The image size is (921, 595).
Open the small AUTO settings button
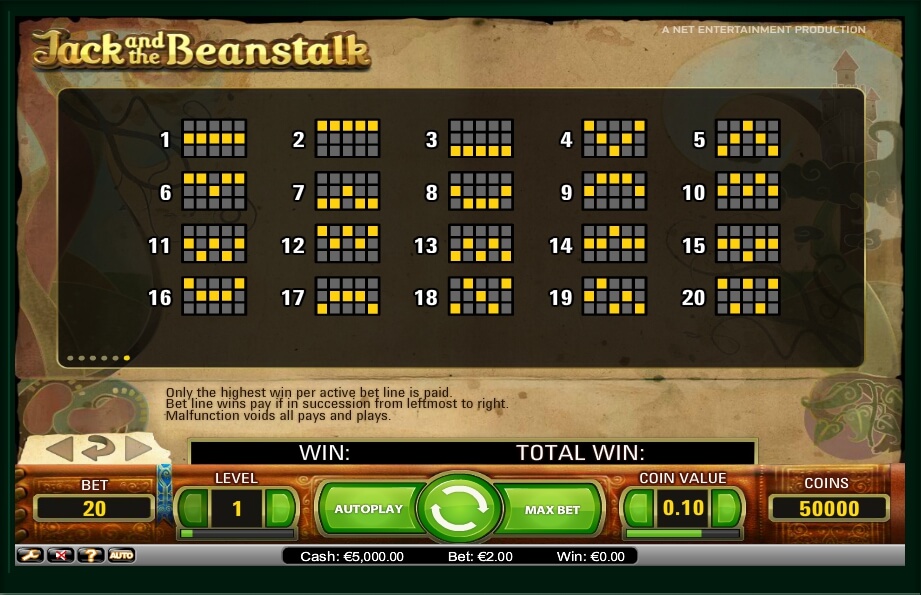[x=121, y=555]
